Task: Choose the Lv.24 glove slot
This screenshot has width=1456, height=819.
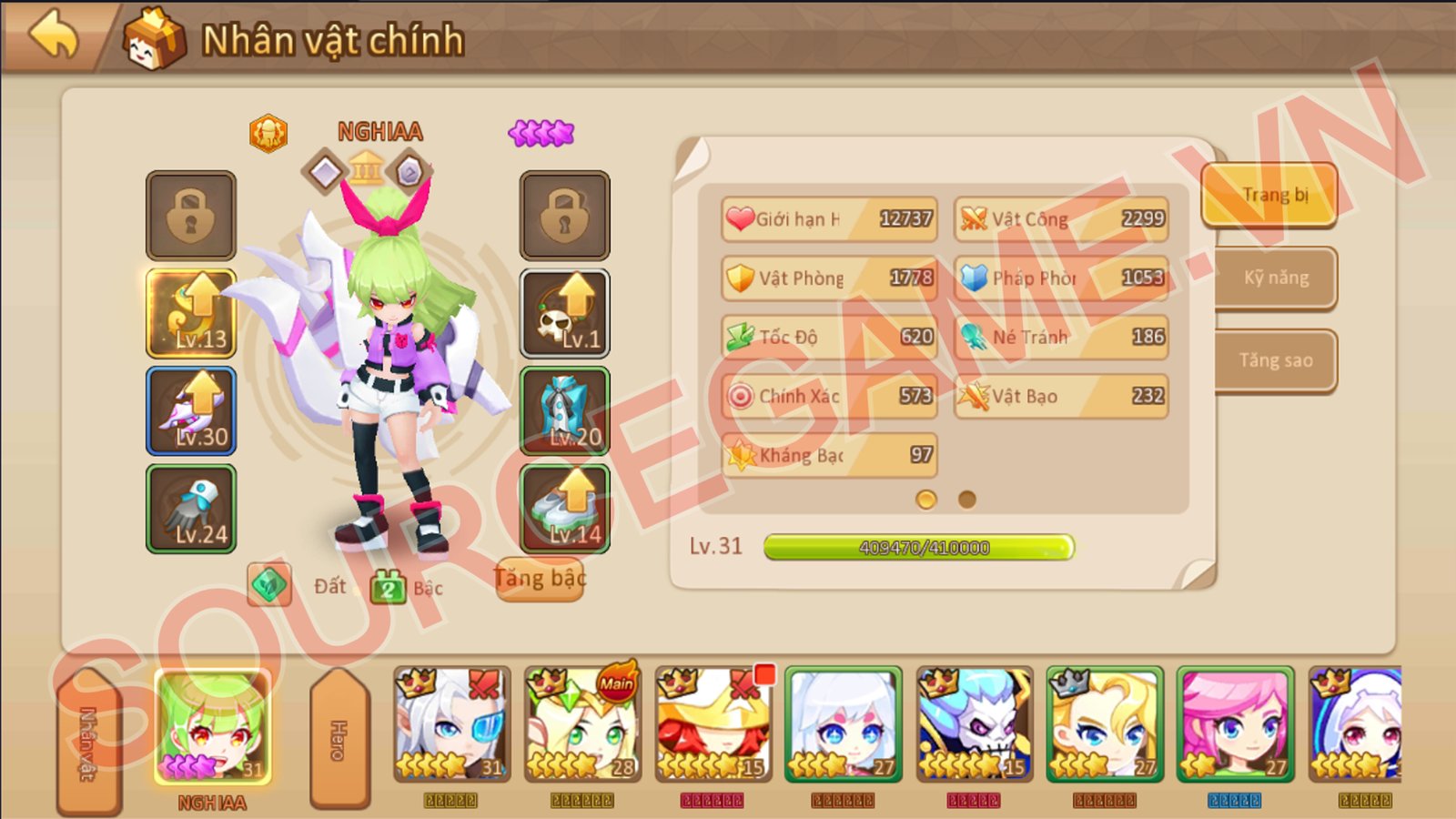Action: coord(192,509)
